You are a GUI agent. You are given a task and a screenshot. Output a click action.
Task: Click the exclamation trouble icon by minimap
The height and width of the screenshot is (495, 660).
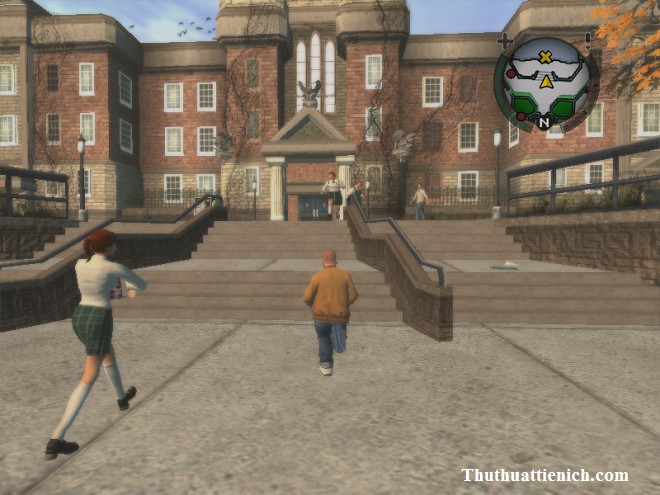pos(588,38)
